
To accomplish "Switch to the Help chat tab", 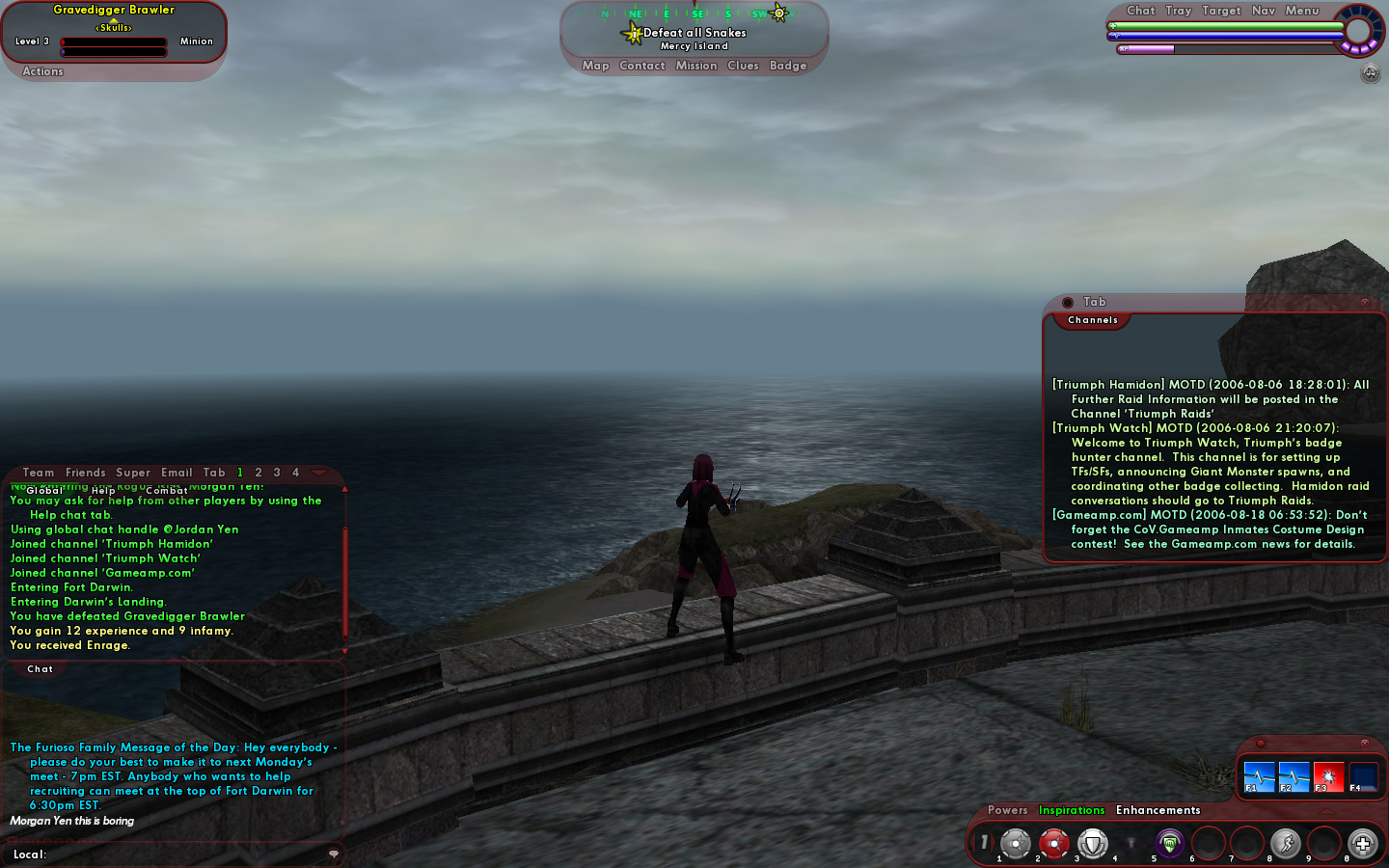I will coord(103,490).
